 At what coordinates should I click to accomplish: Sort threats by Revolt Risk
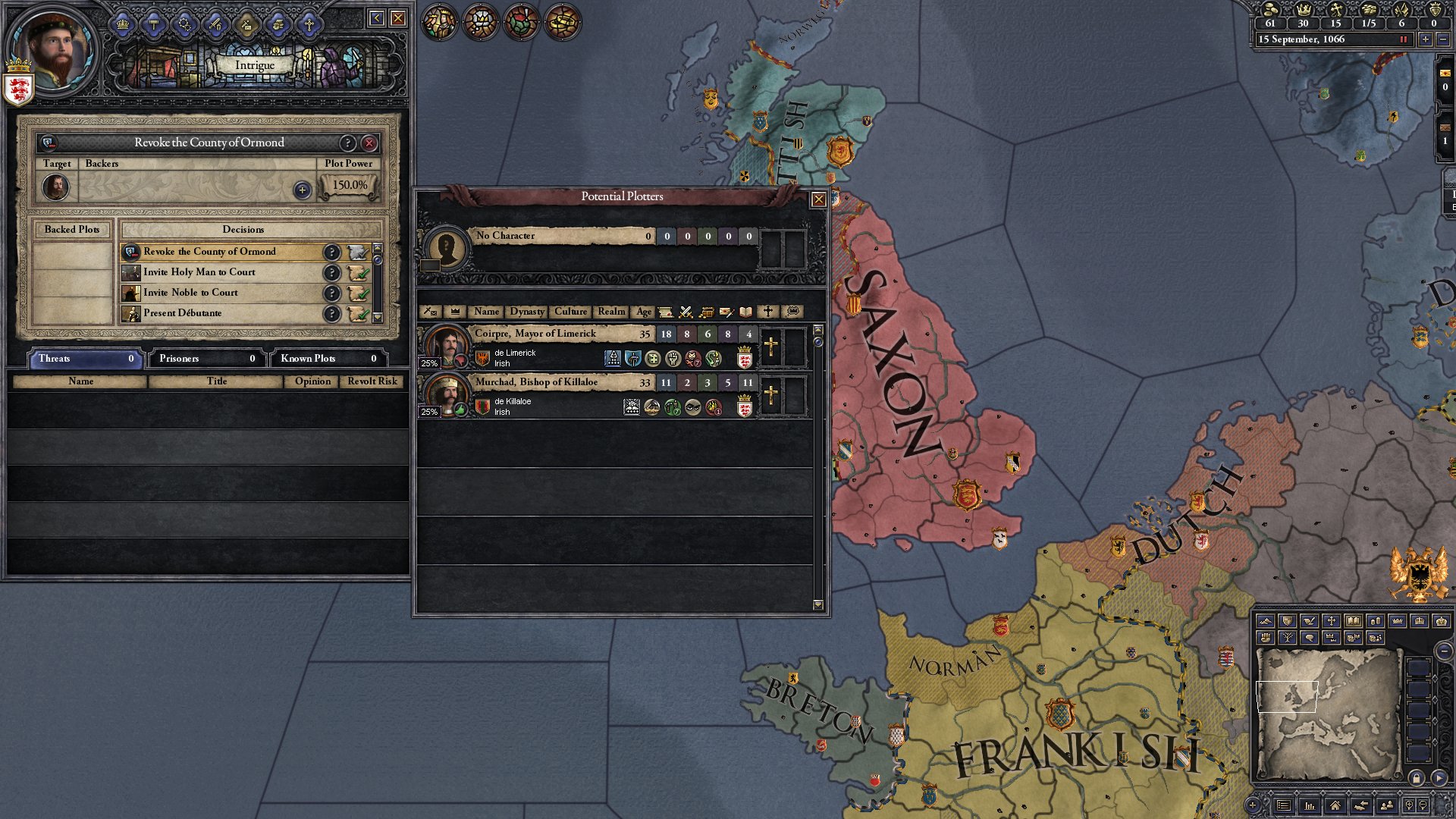(372, 381)
